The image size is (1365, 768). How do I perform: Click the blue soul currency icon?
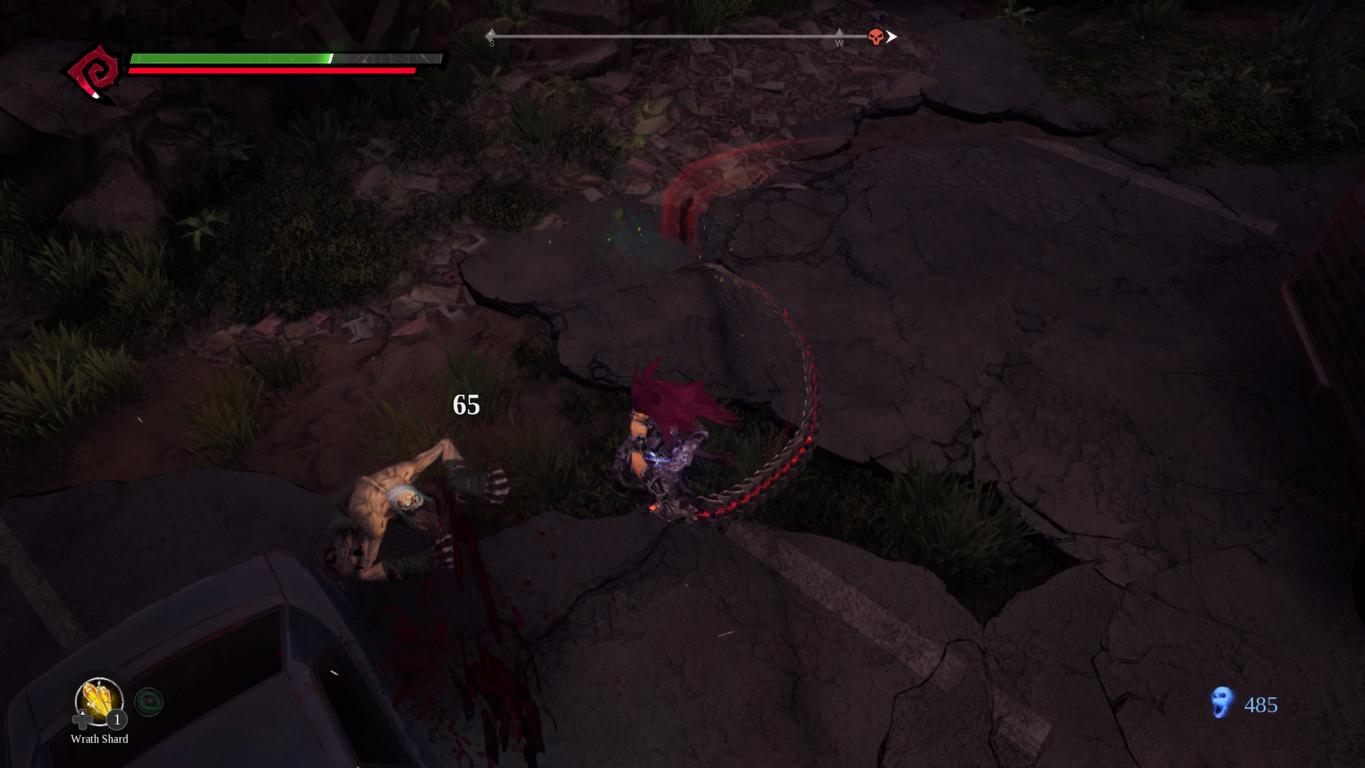pyautogui.click(x=1222, y=703)
